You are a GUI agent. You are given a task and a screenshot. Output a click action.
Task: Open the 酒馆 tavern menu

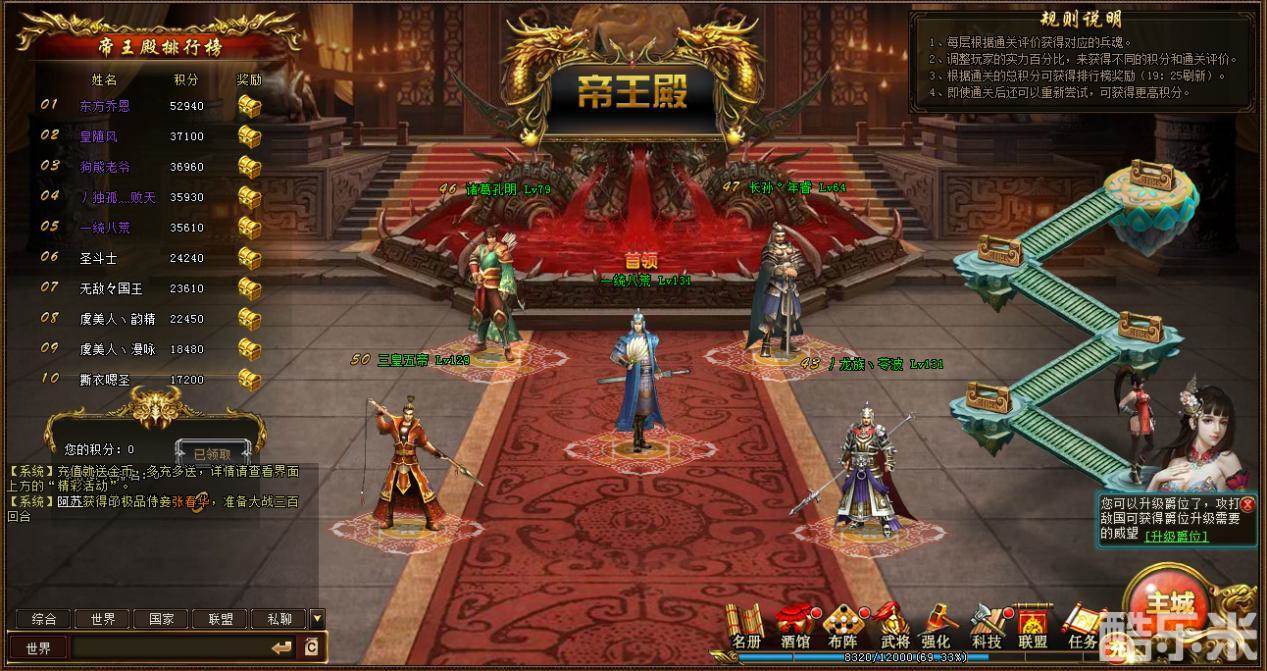point(795,624)
